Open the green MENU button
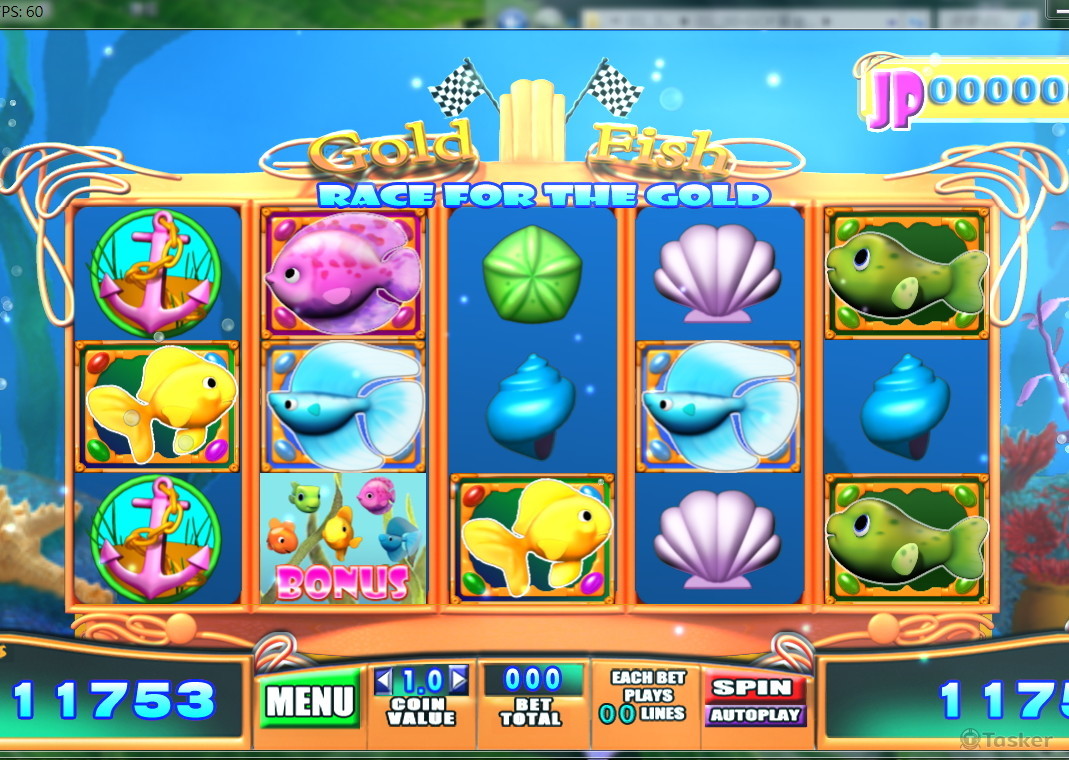 (x=309, y=700)
